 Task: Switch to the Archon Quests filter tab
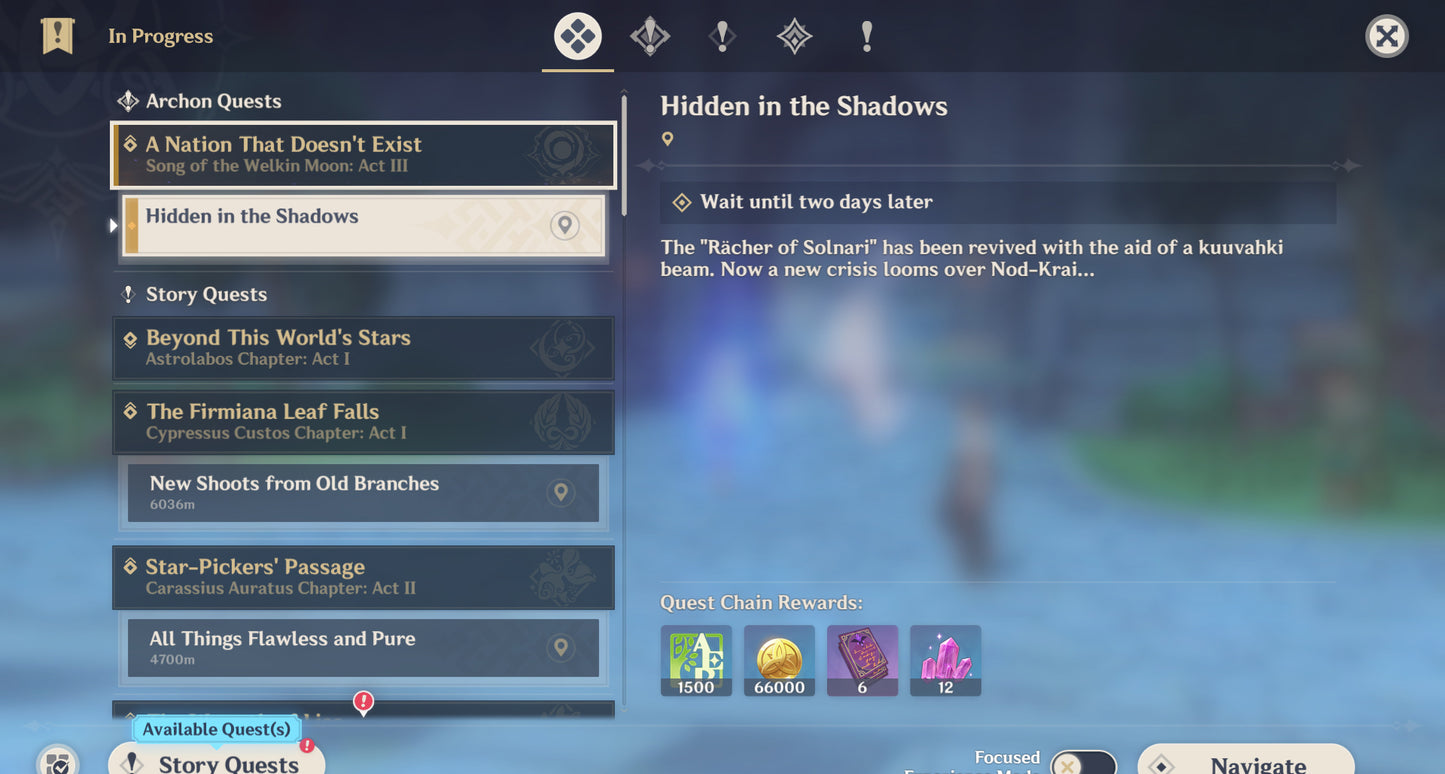point(650,37)
